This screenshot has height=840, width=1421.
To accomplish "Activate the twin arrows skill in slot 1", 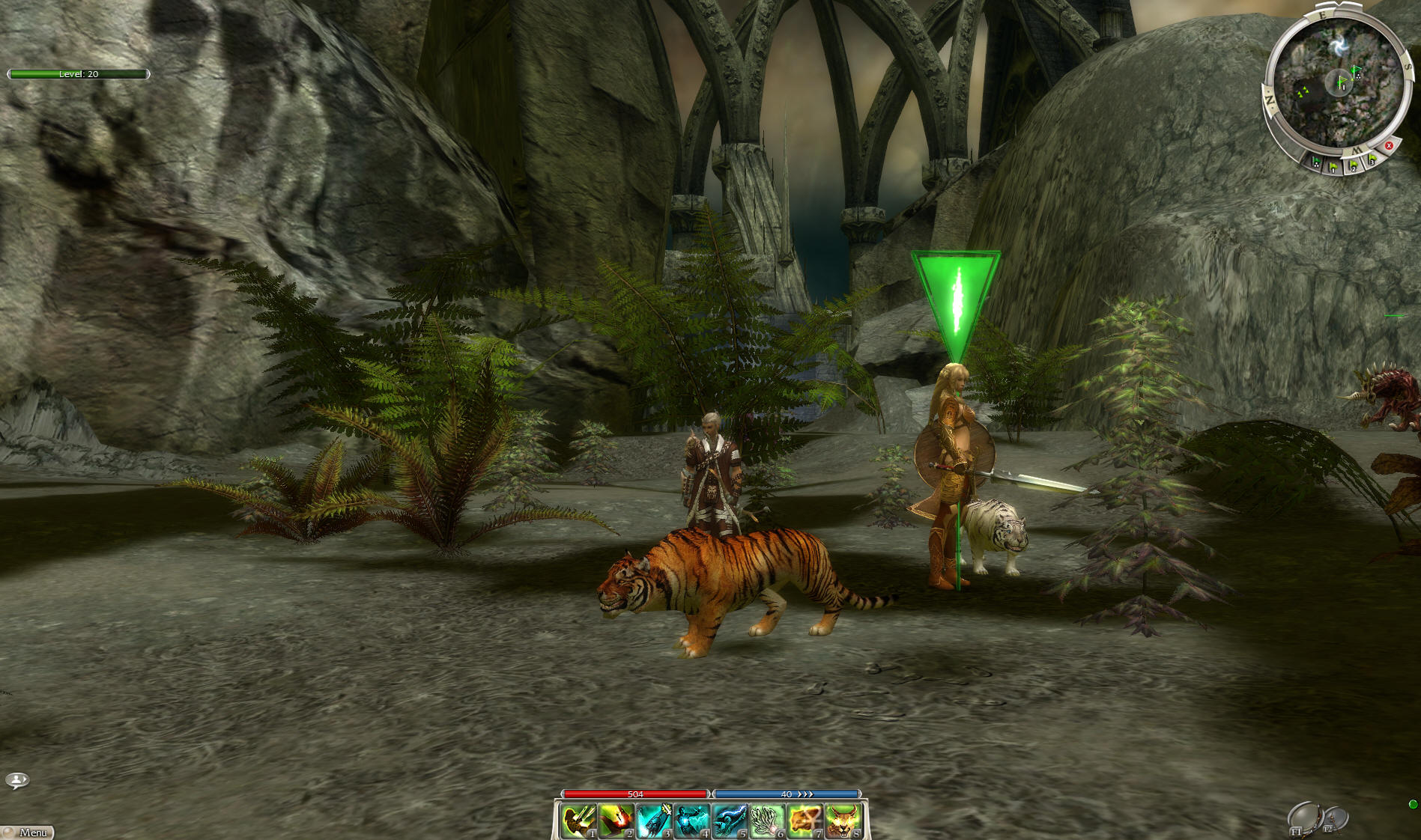I will click(x=578, y=821).
